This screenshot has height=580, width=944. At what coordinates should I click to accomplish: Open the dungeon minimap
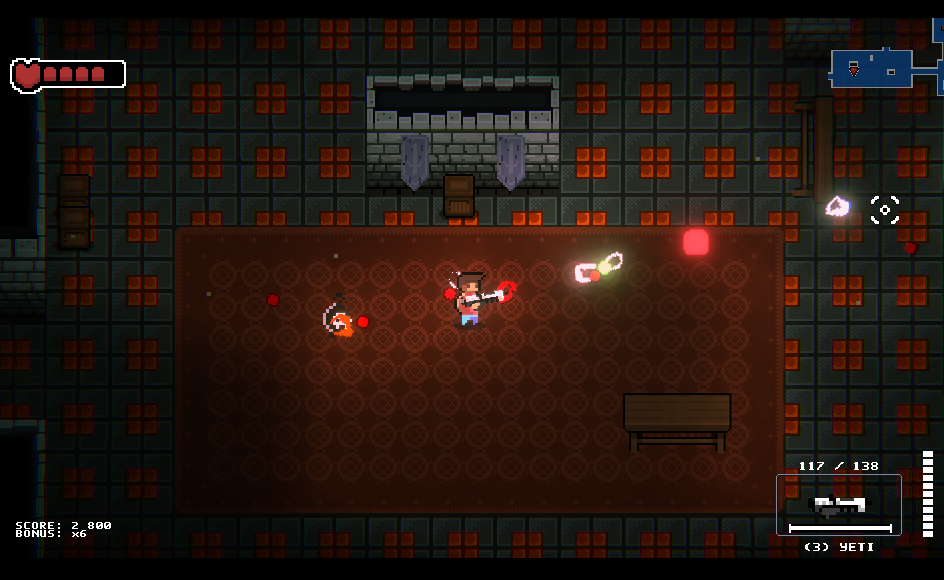tap(885, 68)
